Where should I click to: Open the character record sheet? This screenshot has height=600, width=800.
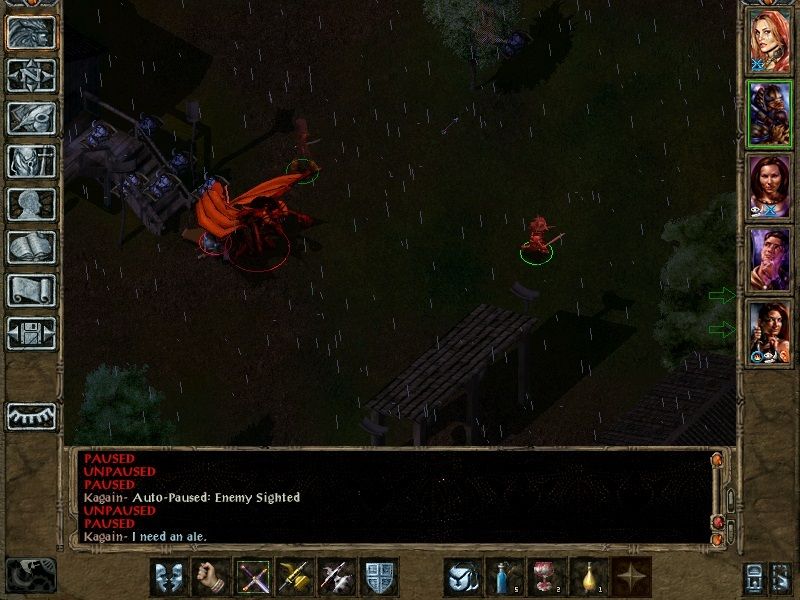click(31, 204)
